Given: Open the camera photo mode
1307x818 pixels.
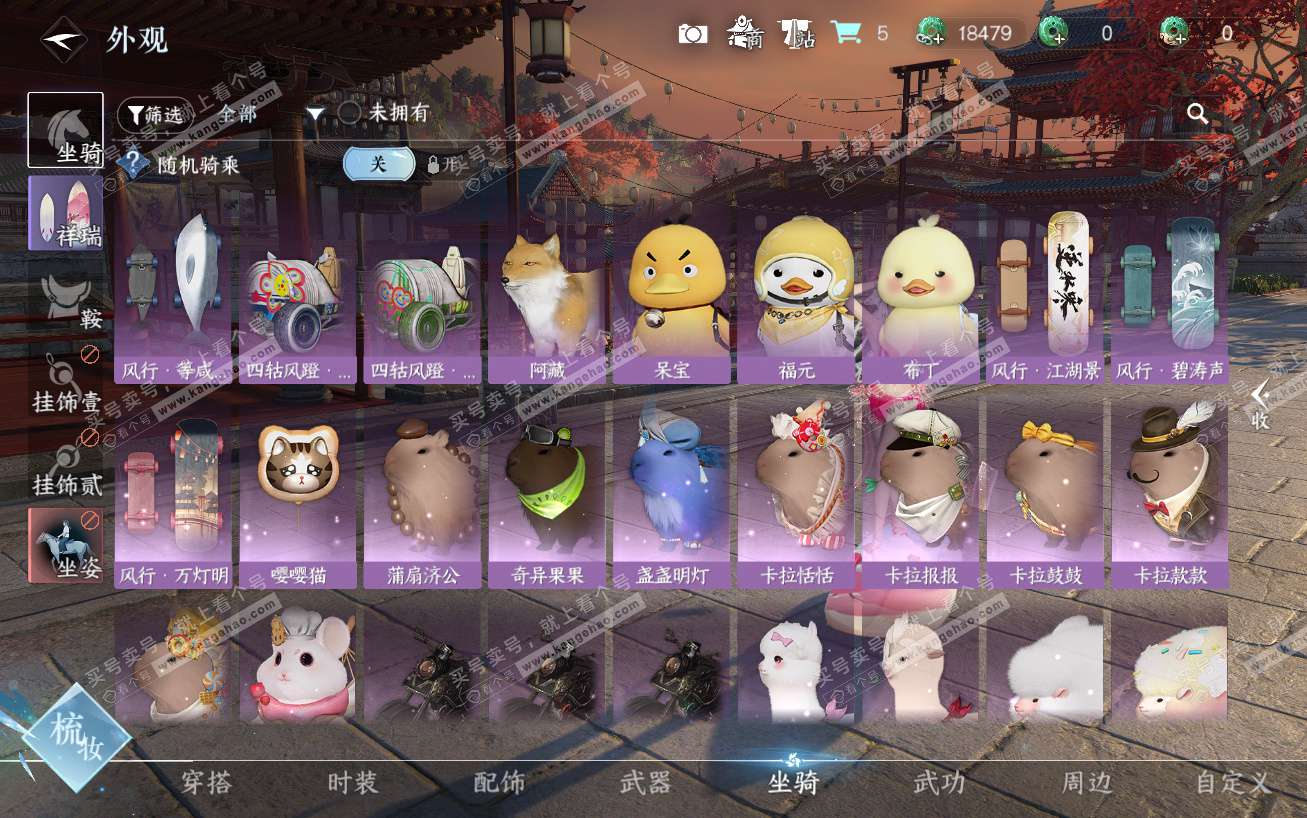Looking at the screenshot, I should [x=692, y=34].
